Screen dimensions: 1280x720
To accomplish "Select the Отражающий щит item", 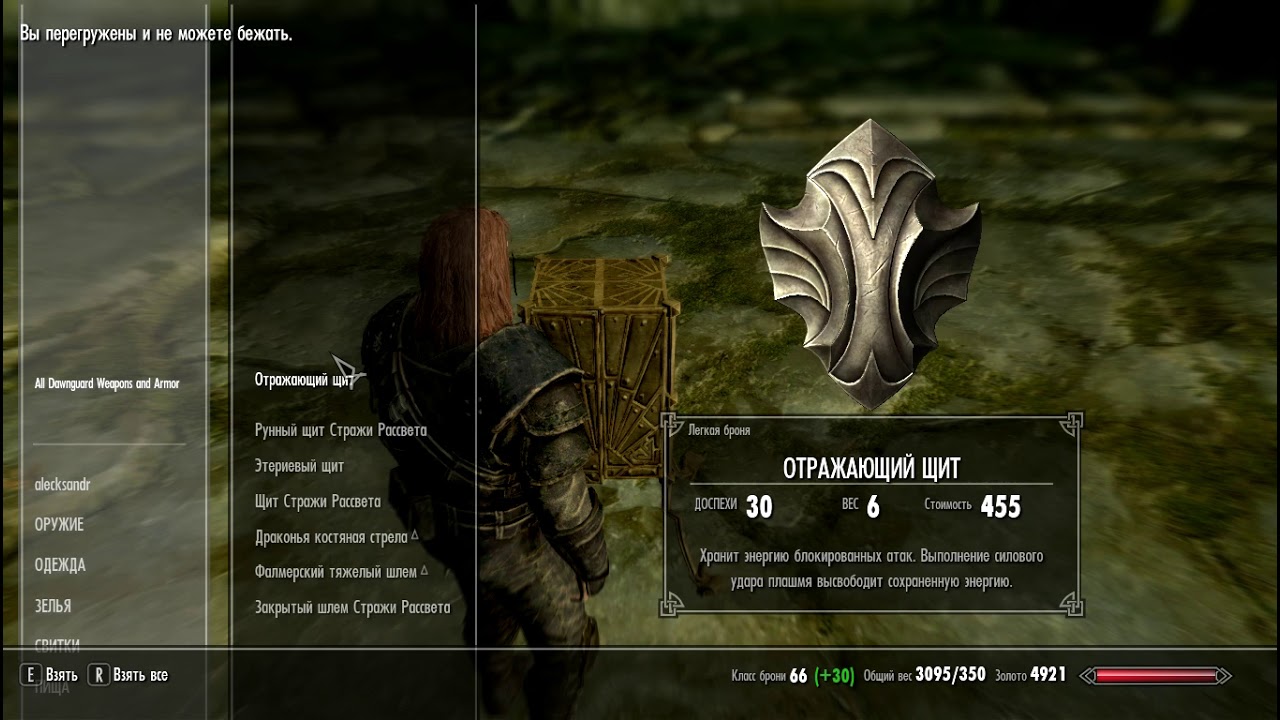I will tap(304, 380).
